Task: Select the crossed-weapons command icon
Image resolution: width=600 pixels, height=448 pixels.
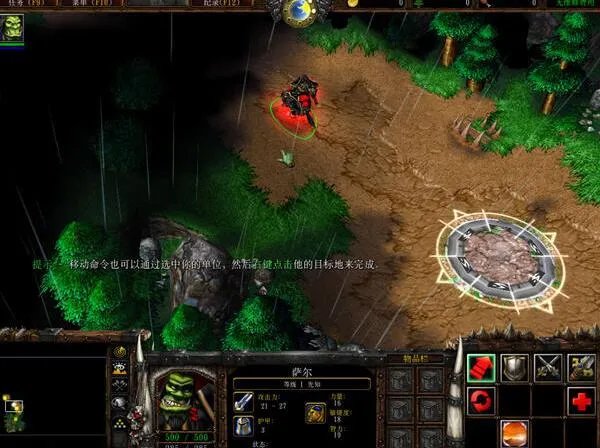Action: [x=548, y=367]
